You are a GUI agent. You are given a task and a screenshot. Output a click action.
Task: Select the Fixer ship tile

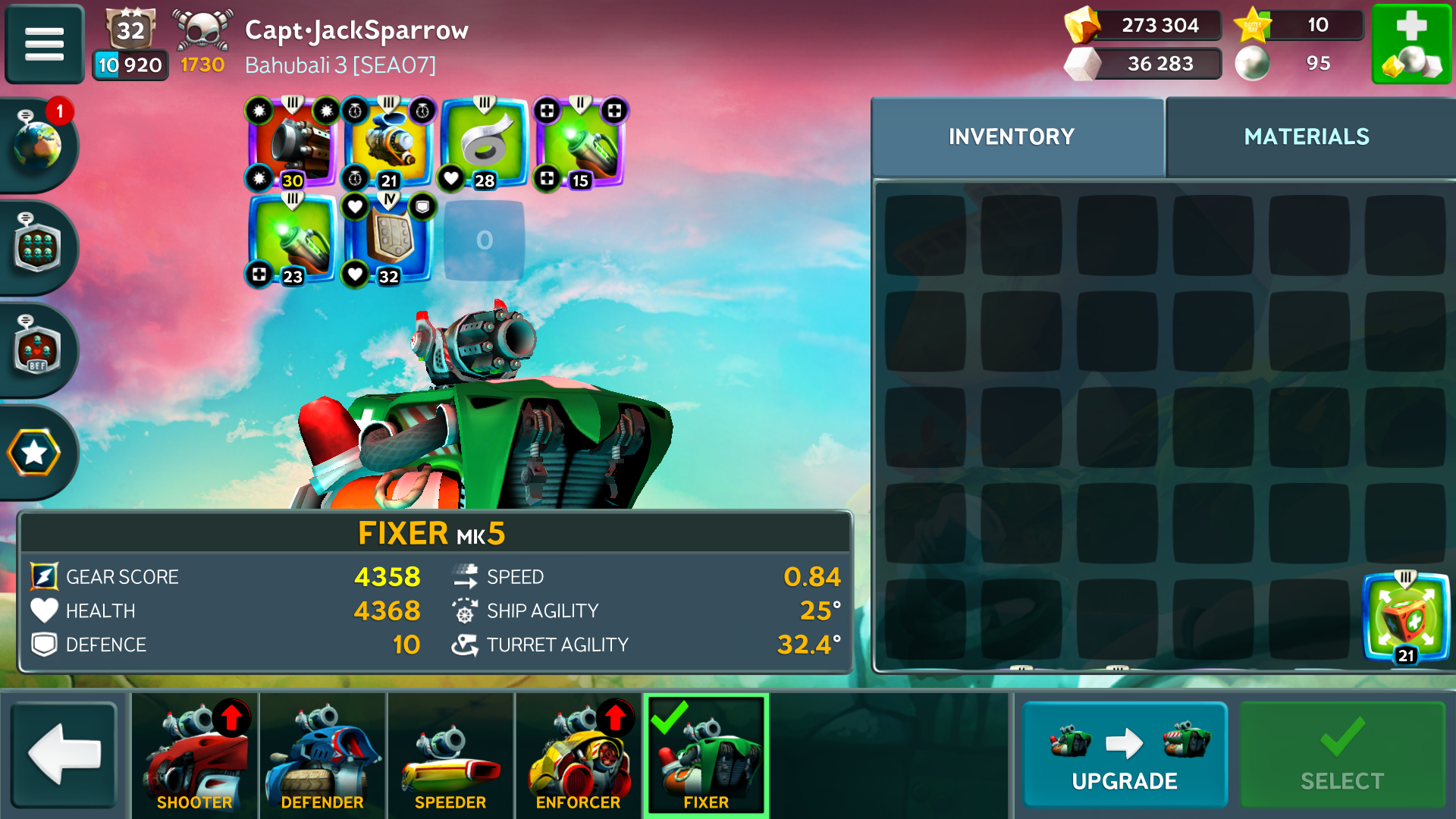click(706, 755)
